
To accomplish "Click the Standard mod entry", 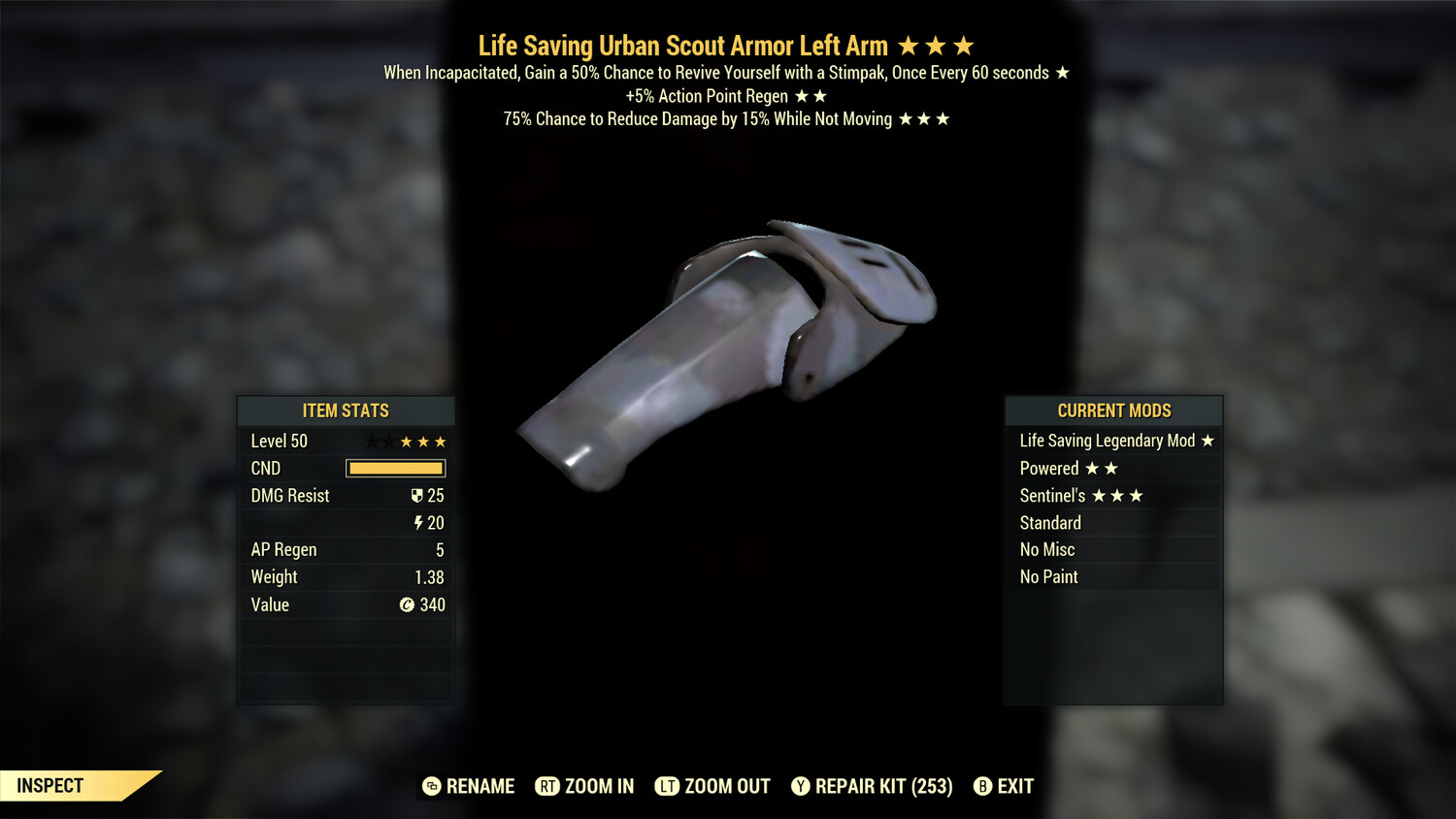I will click(x=1113, y=523).
